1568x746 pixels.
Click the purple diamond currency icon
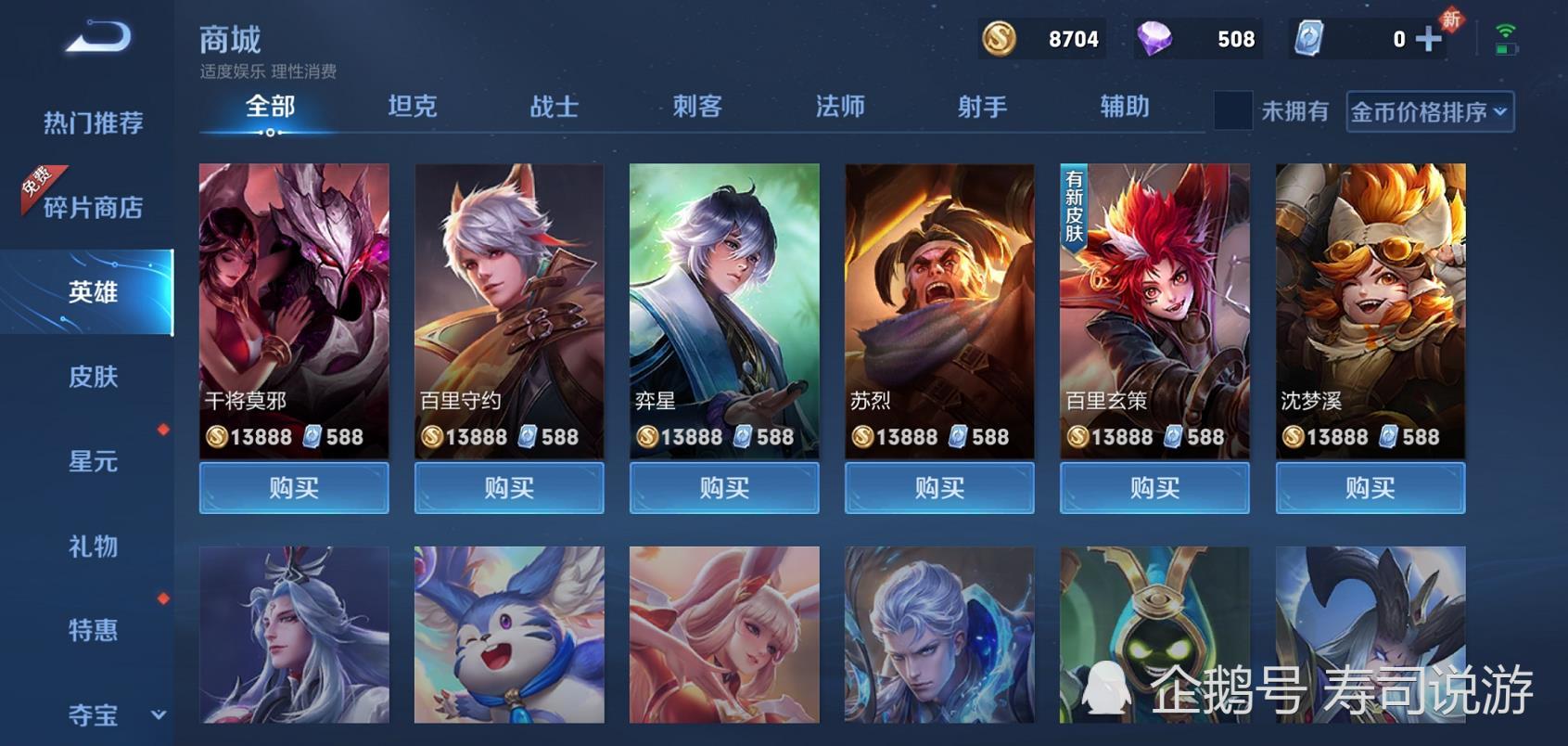pyautogui.click(x=1154, y=39)
